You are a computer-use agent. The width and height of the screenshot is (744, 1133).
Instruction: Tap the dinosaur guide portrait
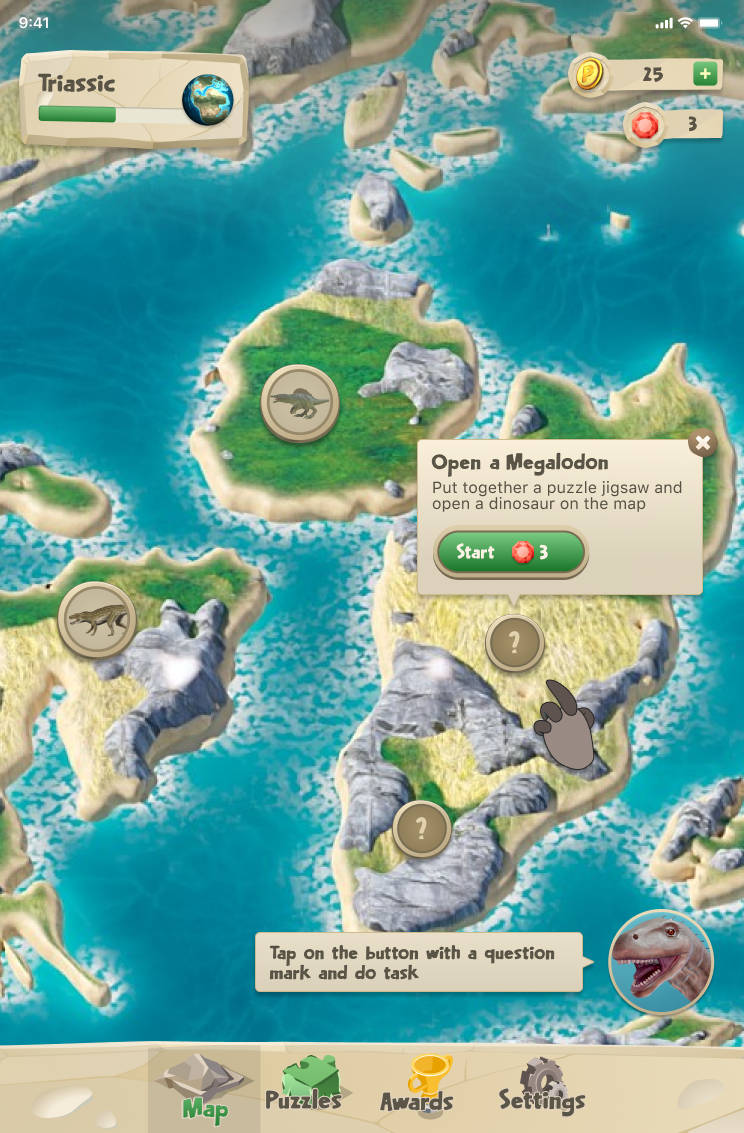coord(660,961)
